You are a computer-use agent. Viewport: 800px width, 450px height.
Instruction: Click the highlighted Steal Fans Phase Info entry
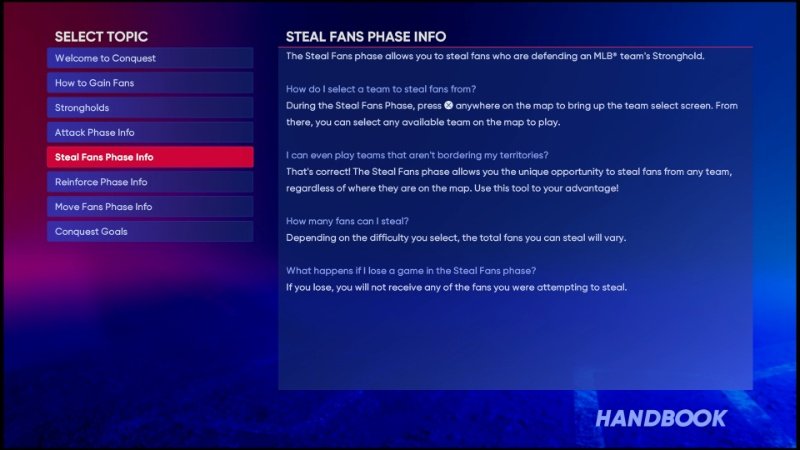coord(150,157)
